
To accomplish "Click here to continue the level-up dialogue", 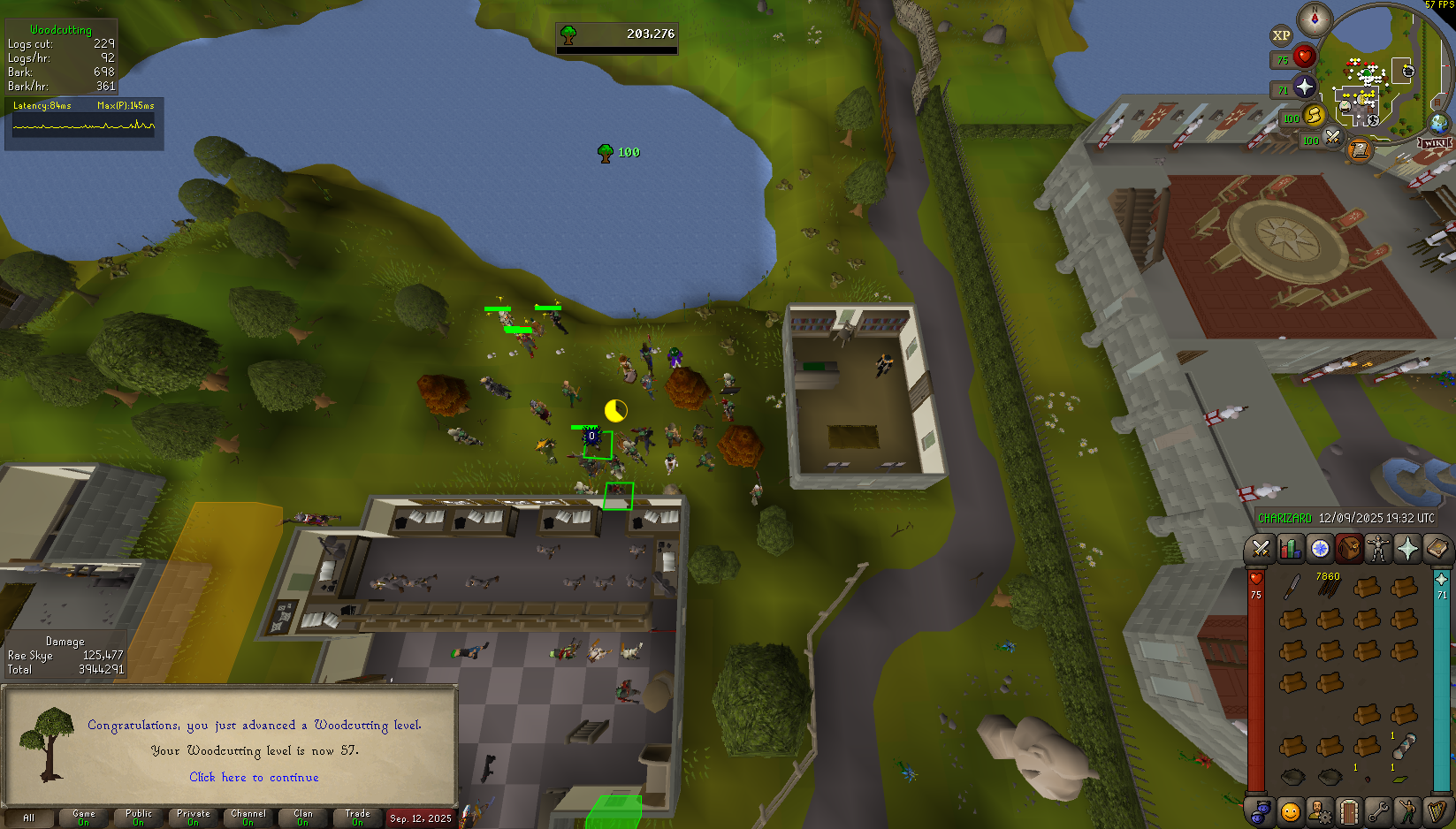I will pyautogui.click(x=254, y=778).
